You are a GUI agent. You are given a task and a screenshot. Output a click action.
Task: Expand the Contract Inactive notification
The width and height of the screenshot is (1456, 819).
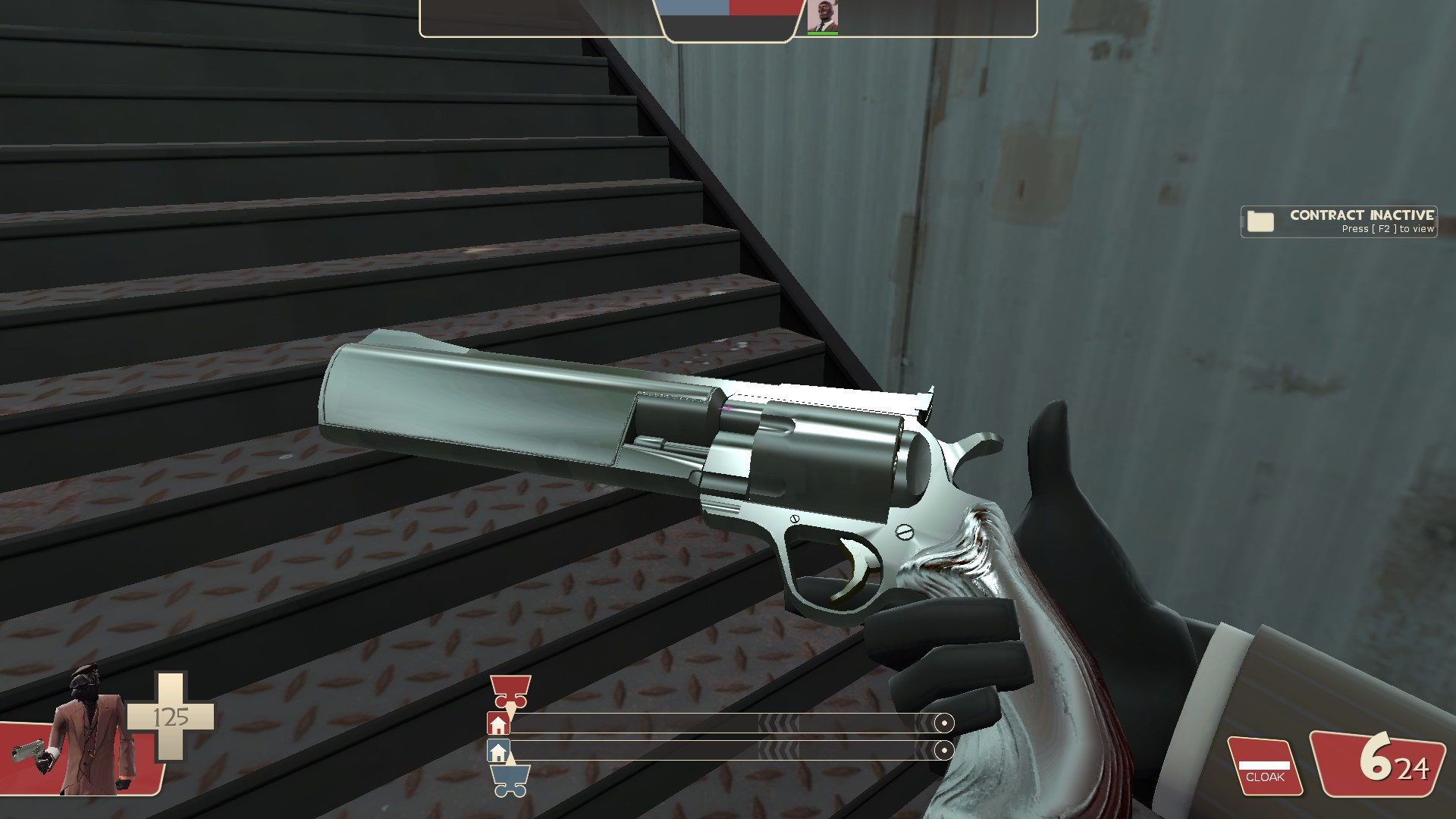coord(1338,221)
